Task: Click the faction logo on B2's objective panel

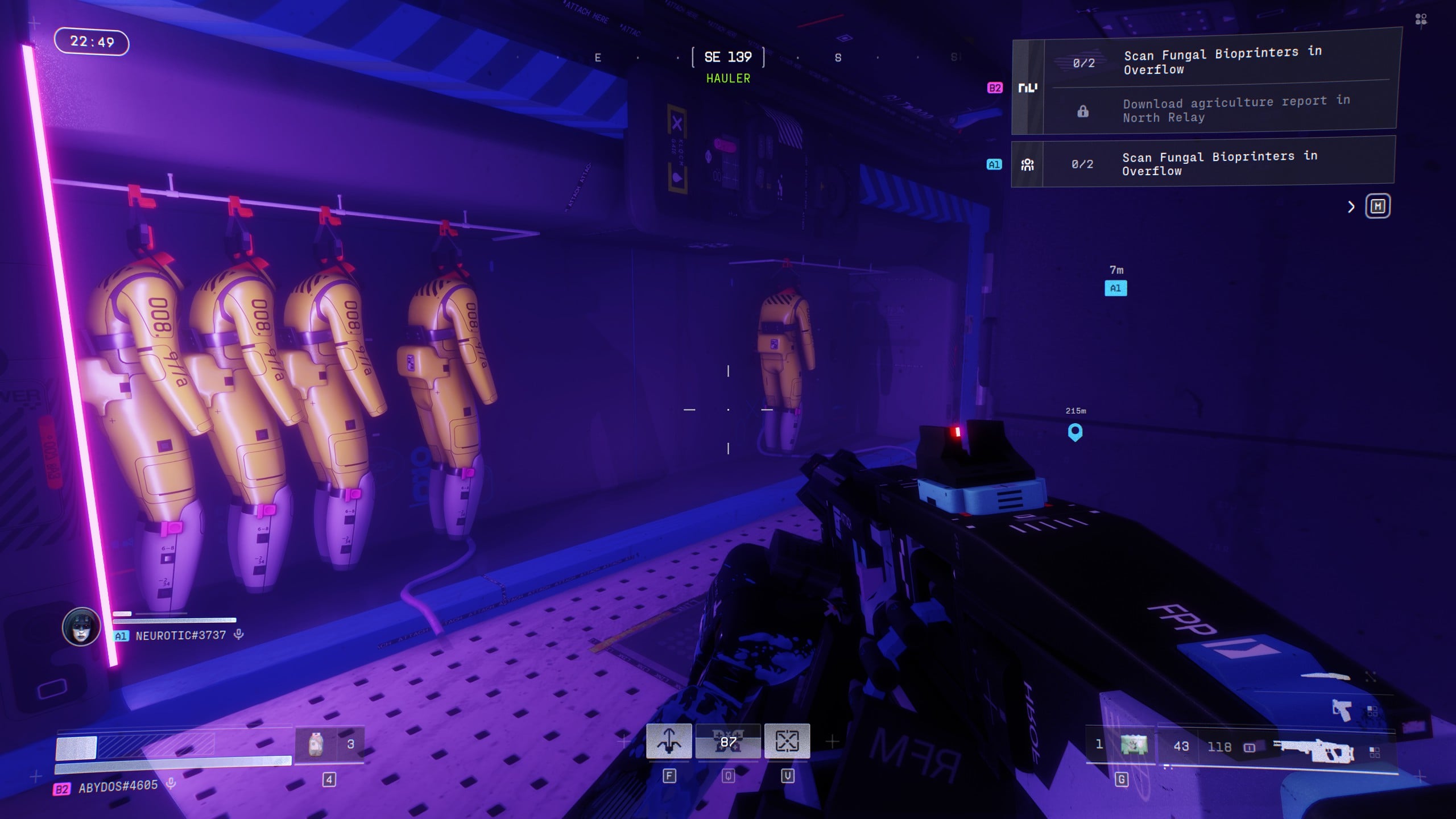Action: [x=1027, y=88]
